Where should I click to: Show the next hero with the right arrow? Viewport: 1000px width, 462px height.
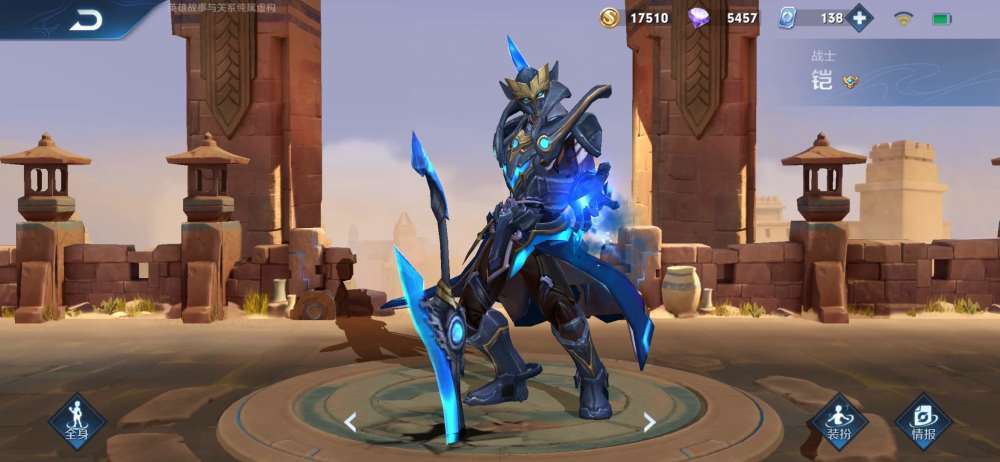(649, 422)
